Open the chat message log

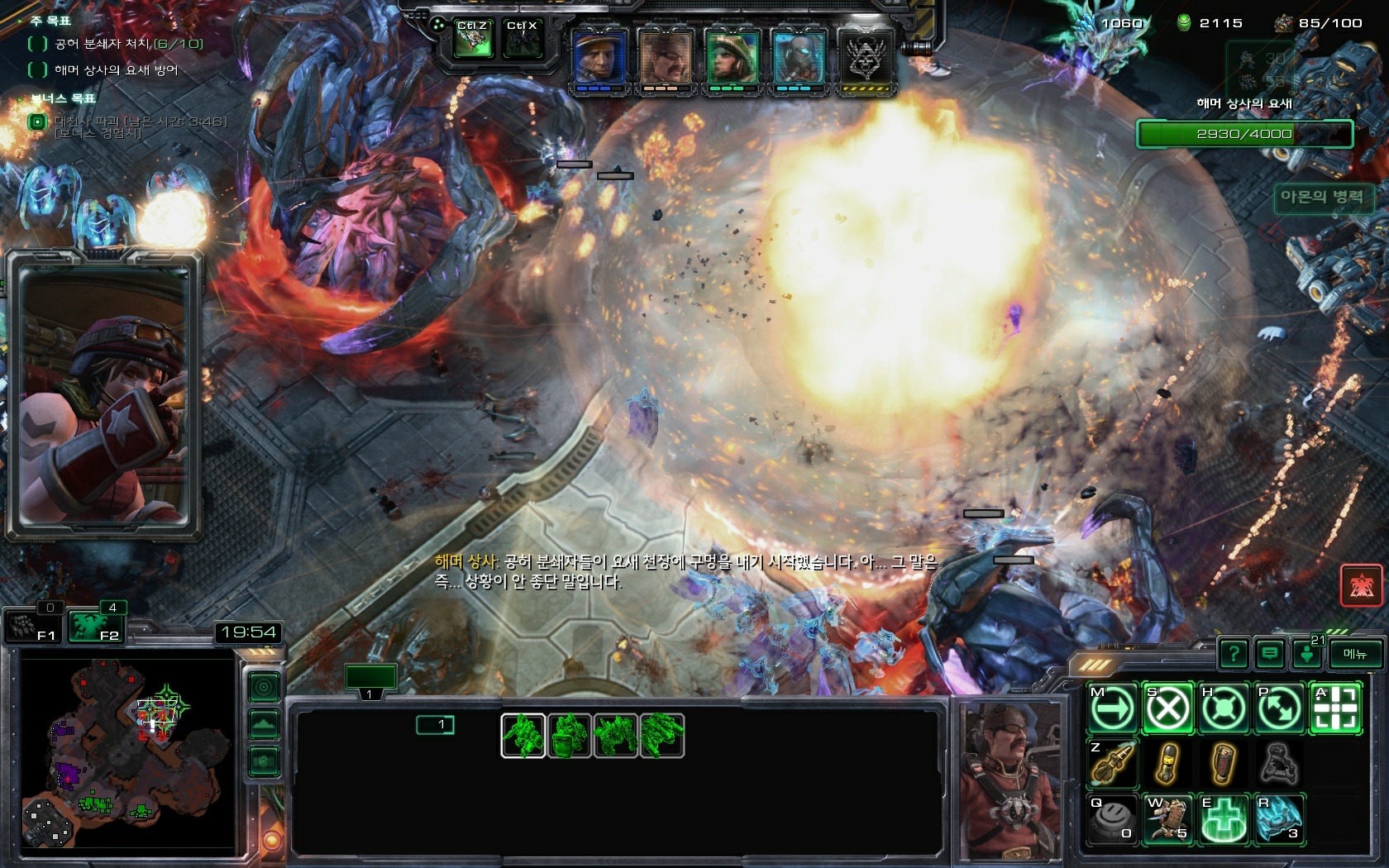pos(1269,654)
